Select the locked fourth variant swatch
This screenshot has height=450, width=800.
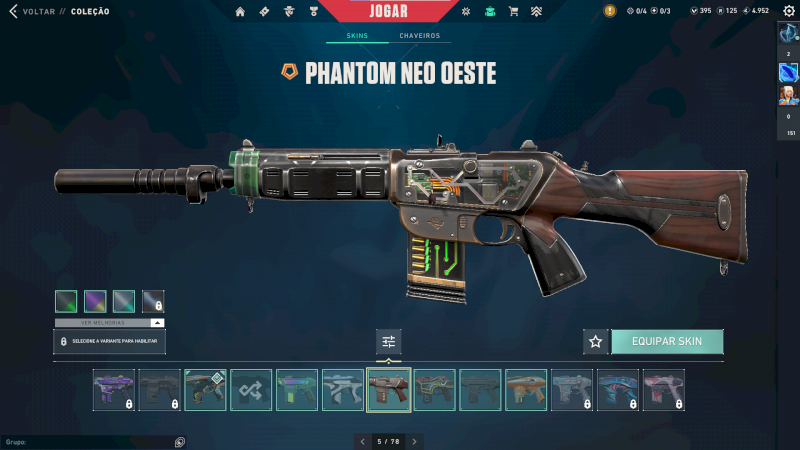(x=153, y=301)
